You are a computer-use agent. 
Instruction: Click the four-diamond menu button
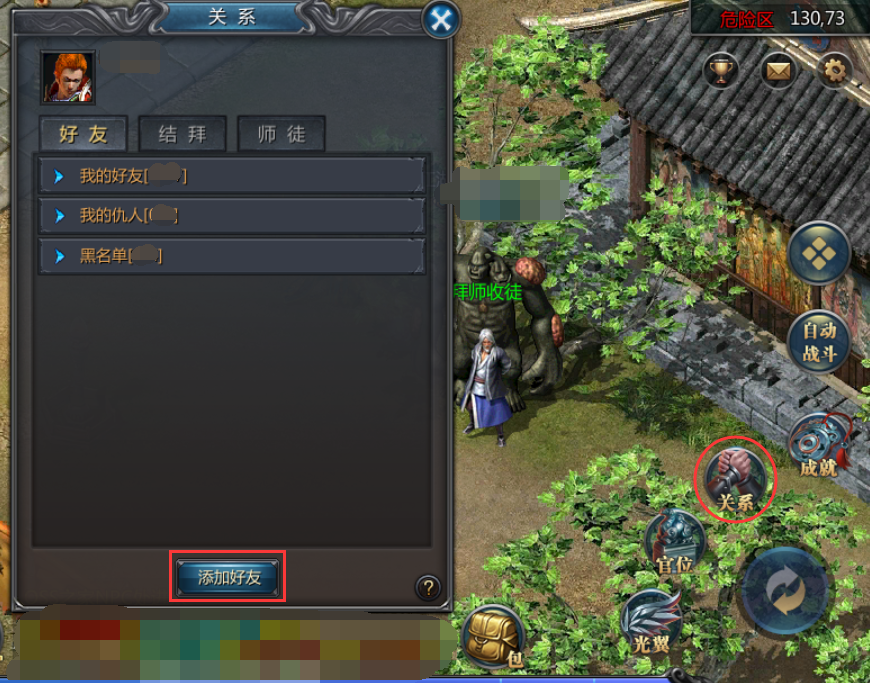pyautogui.click(x=819, y=253)
